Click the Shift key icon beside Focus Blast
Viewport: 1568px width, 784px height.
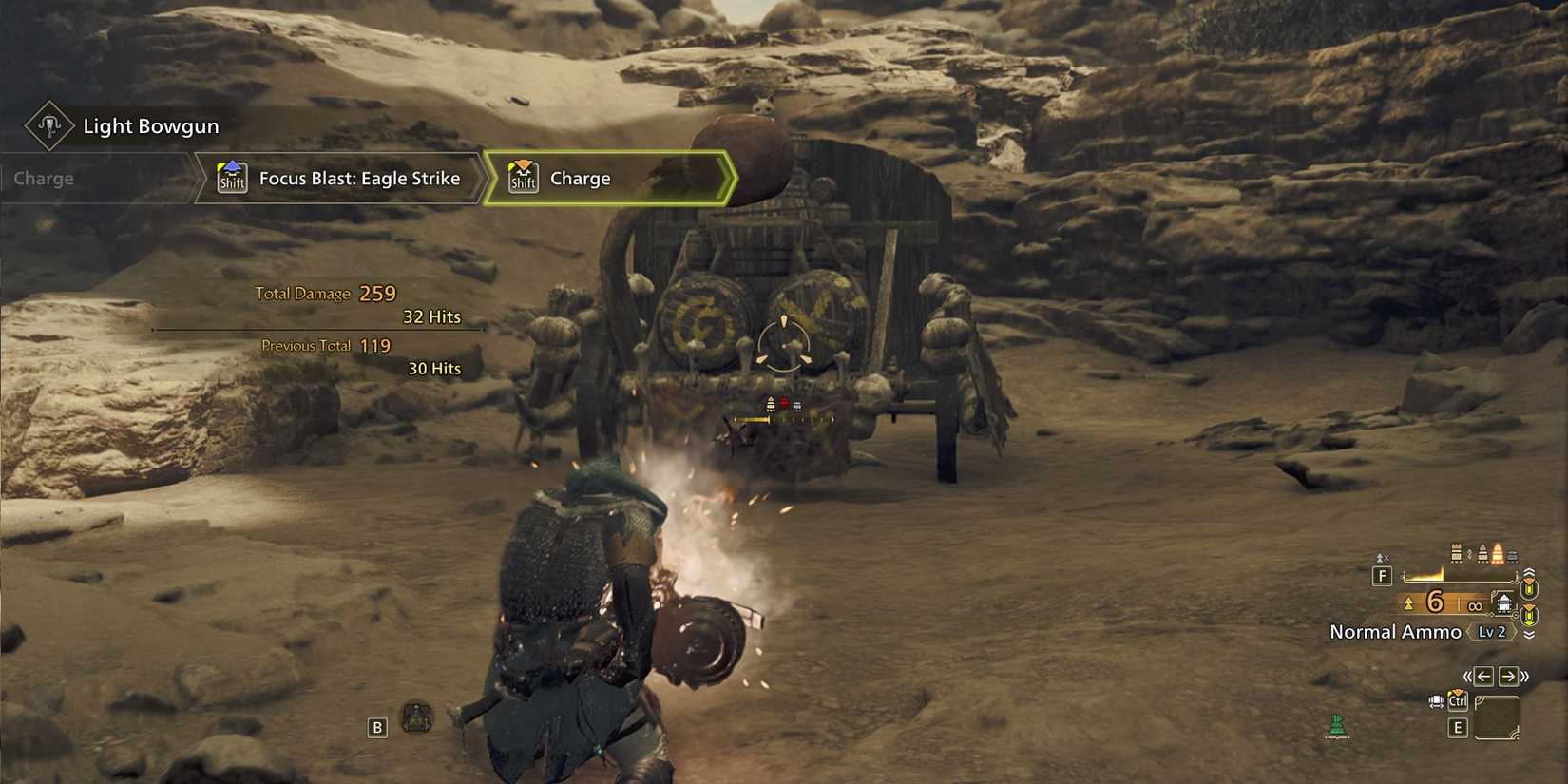click(x=231, y=177)
